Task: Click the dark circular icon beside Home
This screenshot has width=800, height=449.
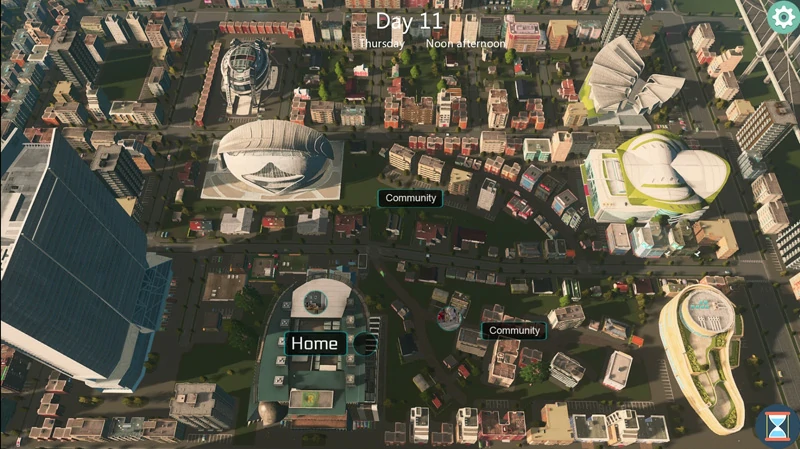Action: pos(365,344)
